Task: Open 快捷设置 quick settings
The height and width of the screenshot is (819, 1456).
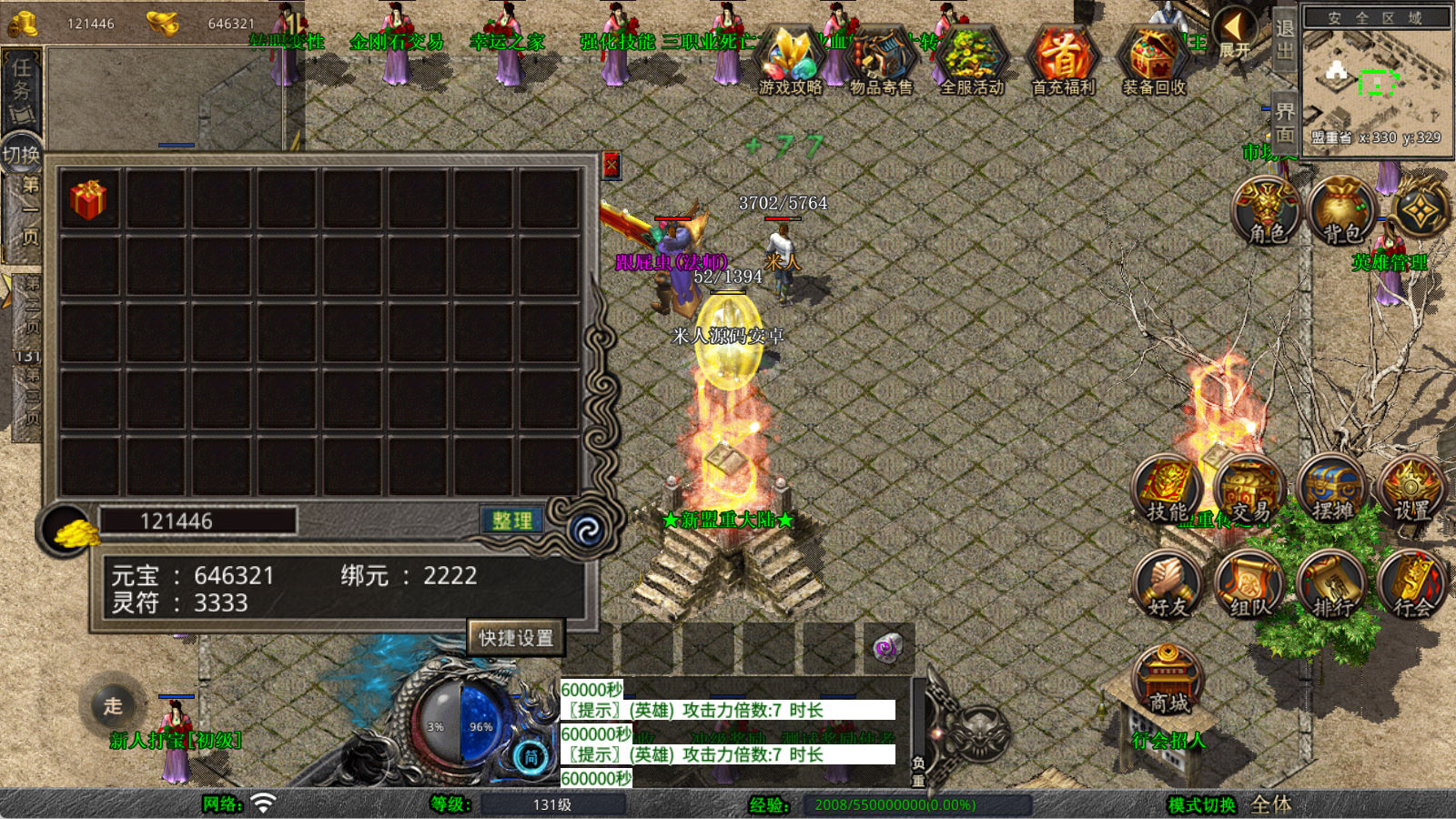Action: pos(516,638)
